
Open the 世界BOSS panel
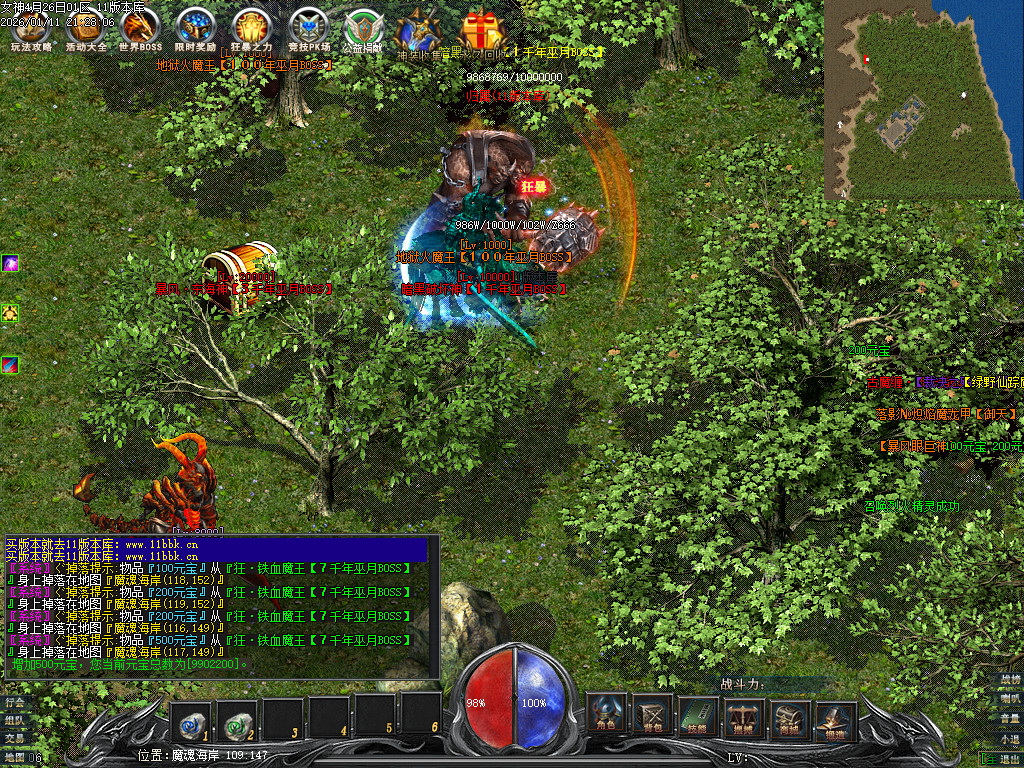coord(140,30)
